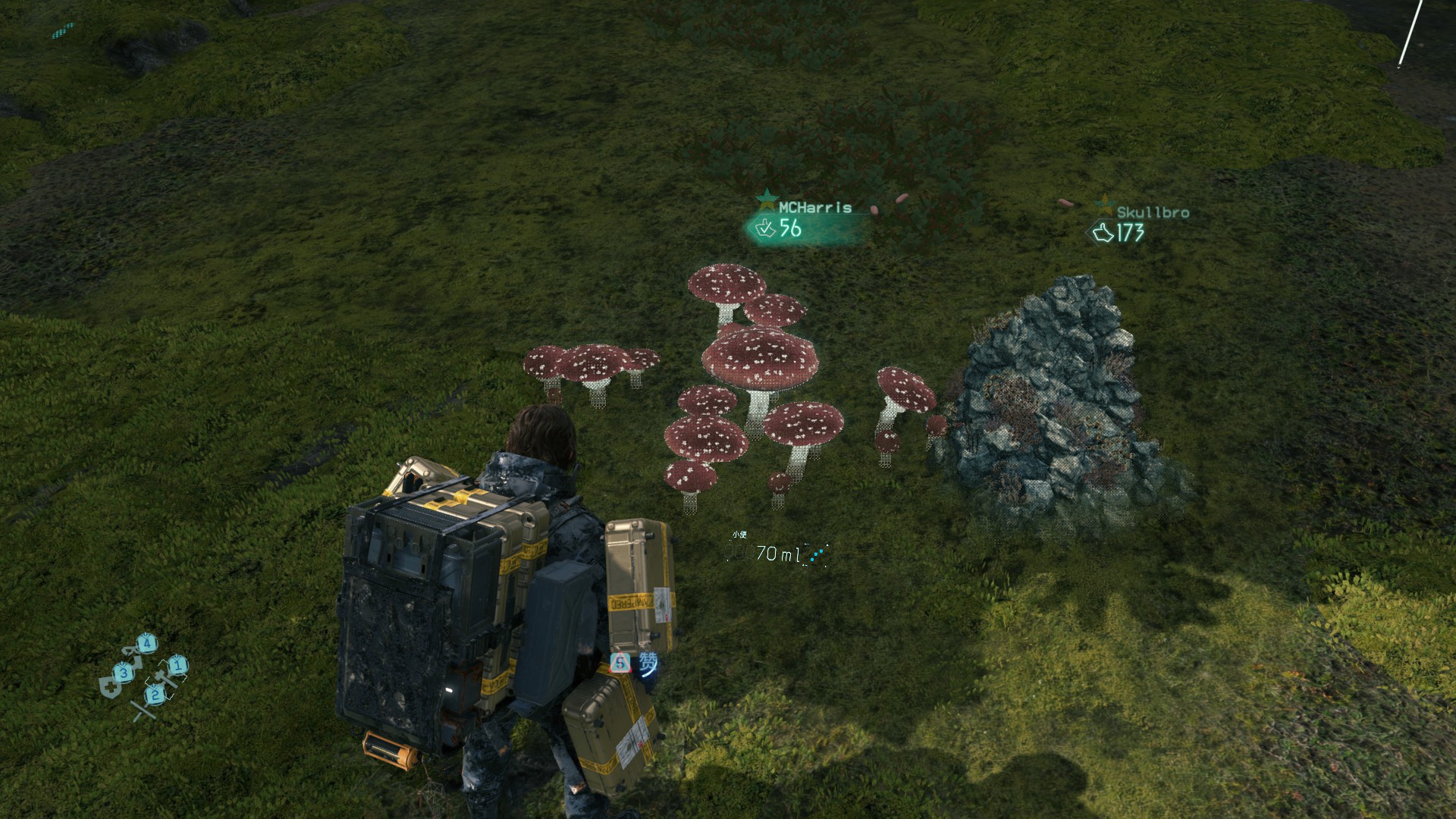Select MCHarris's 56 likes tag

pos(783,227)
